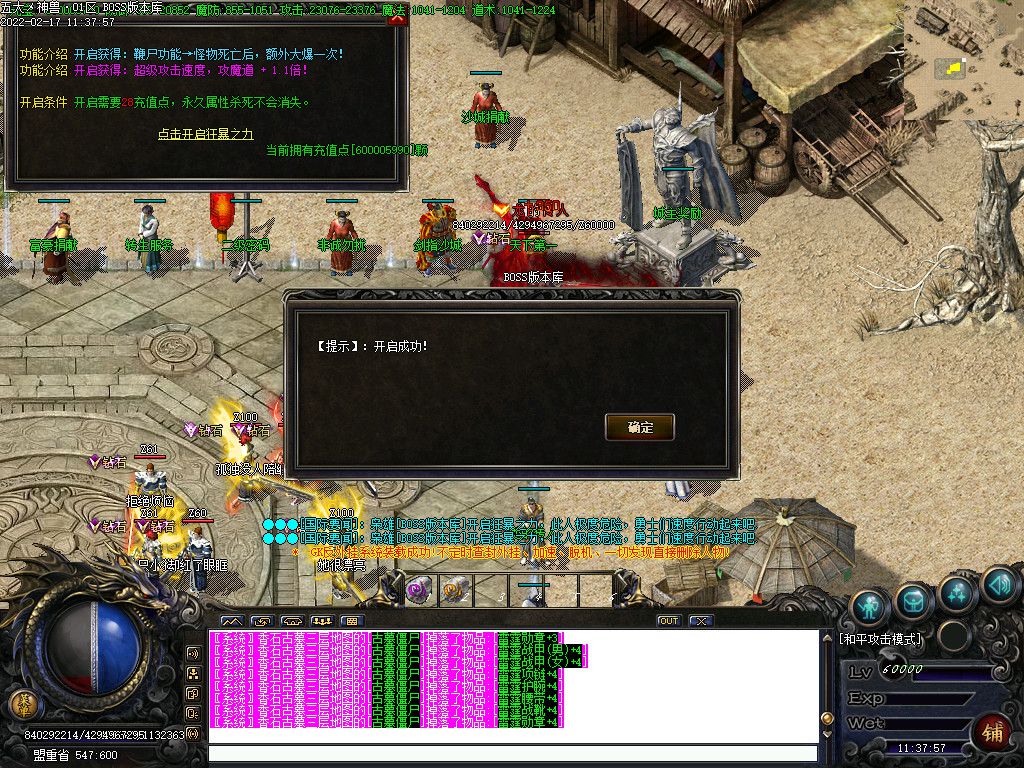Screen dimensions: 1024x768
Task: Click the 和平攻击模式 attack mode label
Action: coord(881,638)
